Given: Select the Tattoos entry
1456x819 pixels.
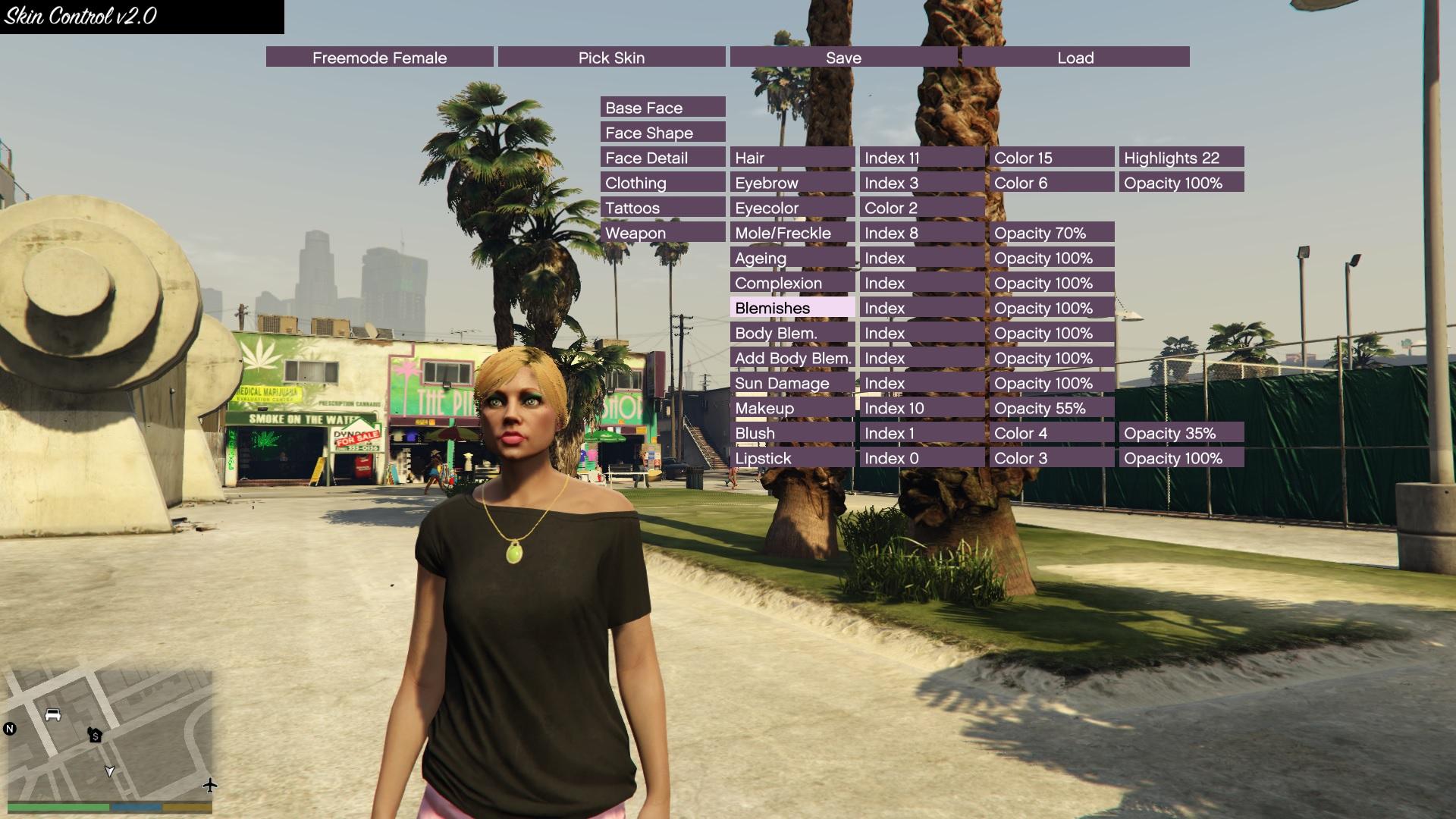Looking at the screenshot, I should [663, 208].
